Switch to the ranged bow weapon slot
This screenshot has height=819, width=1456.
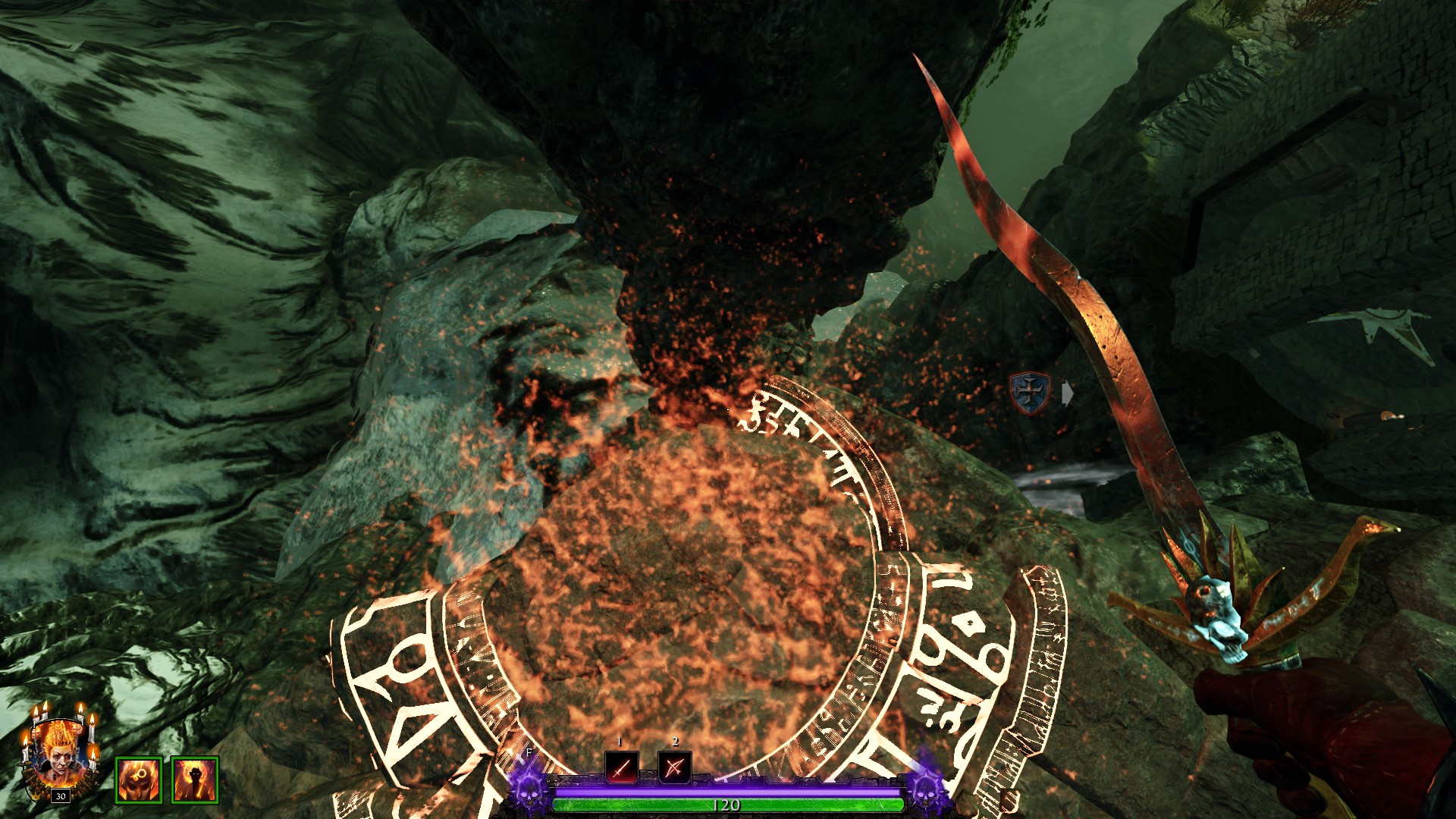point(674,767)
